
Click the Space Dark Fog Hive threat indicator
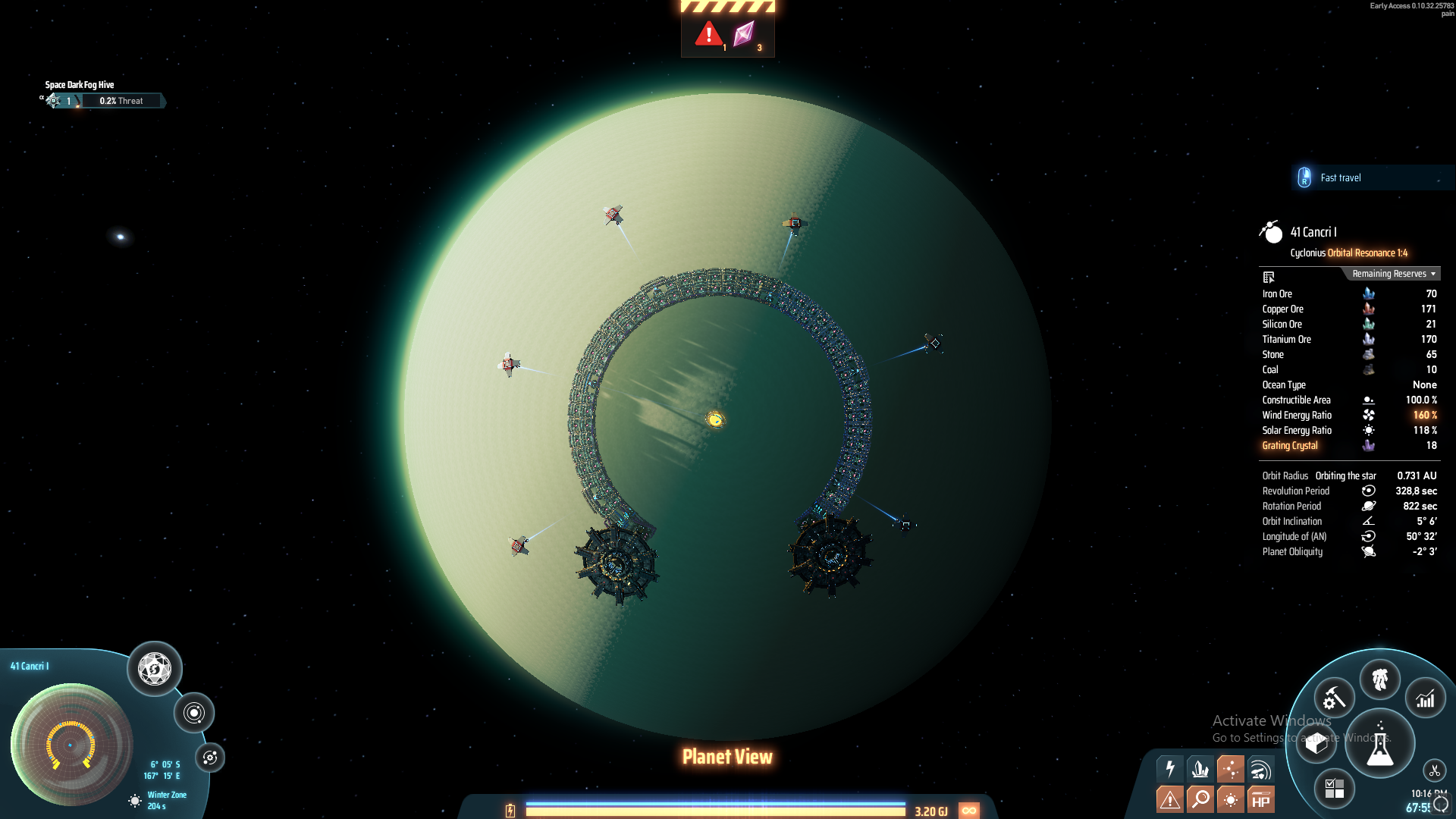point(102,100)
